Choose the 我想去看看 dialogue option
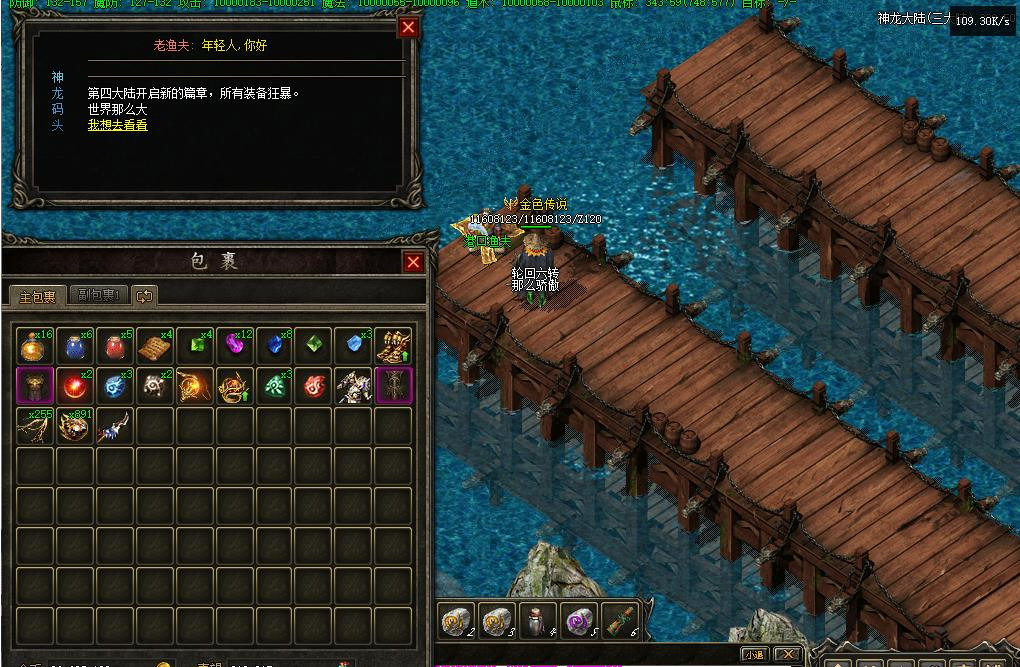This screenshot has height=667, width=1020. (117, 126)
